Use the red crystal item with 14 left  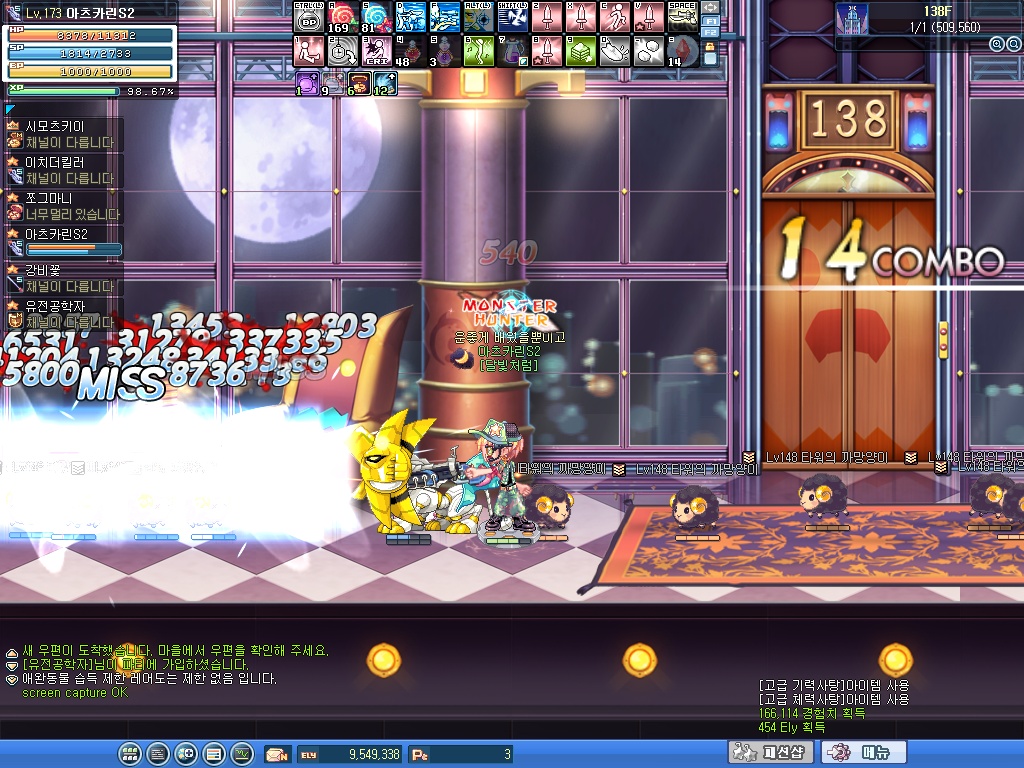pos(682,51)
